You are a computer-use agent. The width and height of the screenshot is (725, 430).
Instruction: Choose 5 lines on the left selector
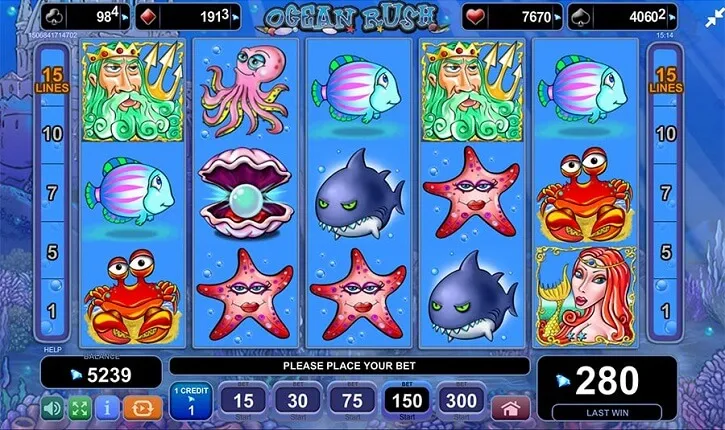[x=53, y=251]
